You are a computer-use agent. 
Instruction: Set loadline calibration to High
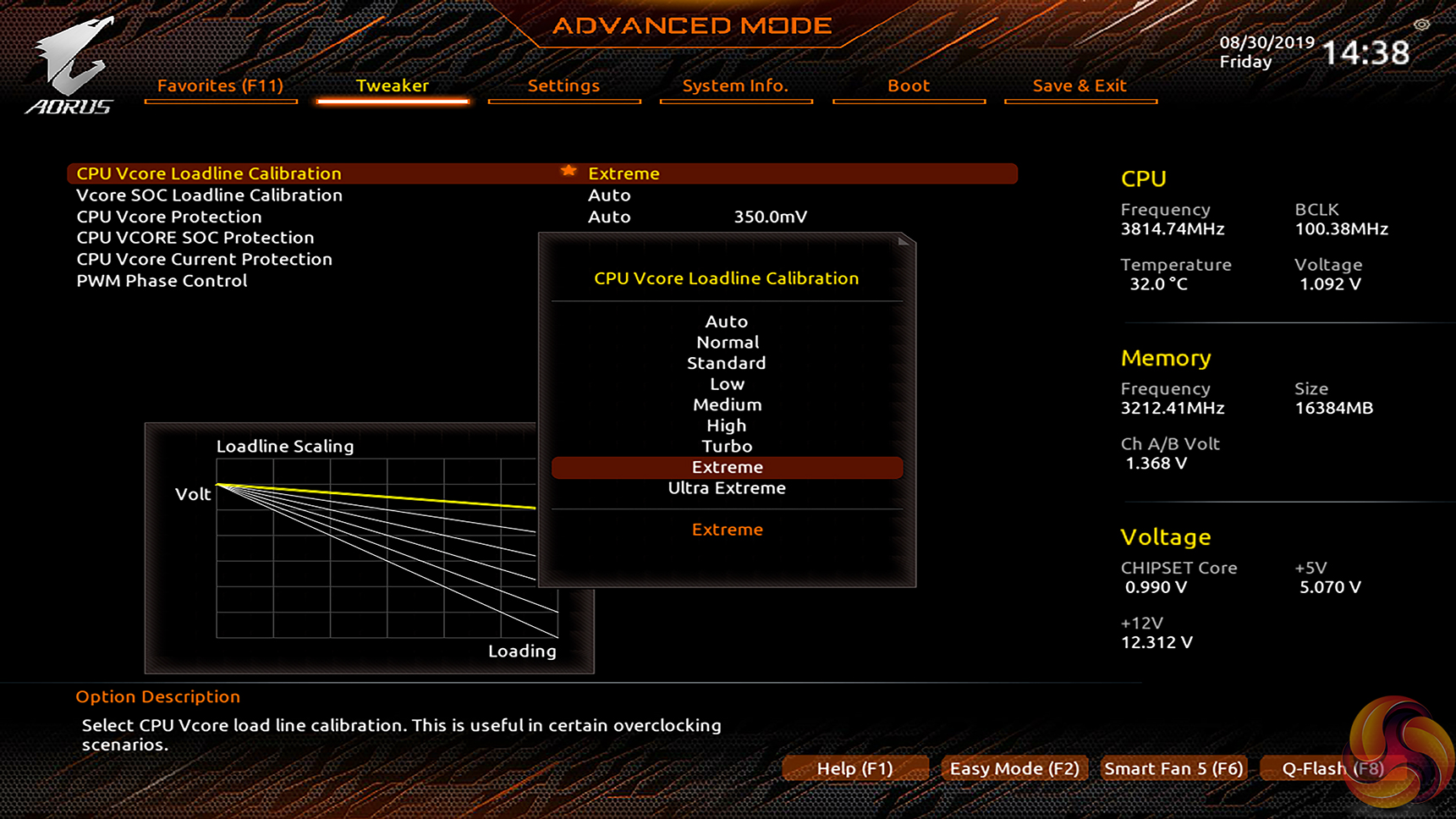pyautogui.click(x=727, y=426)
